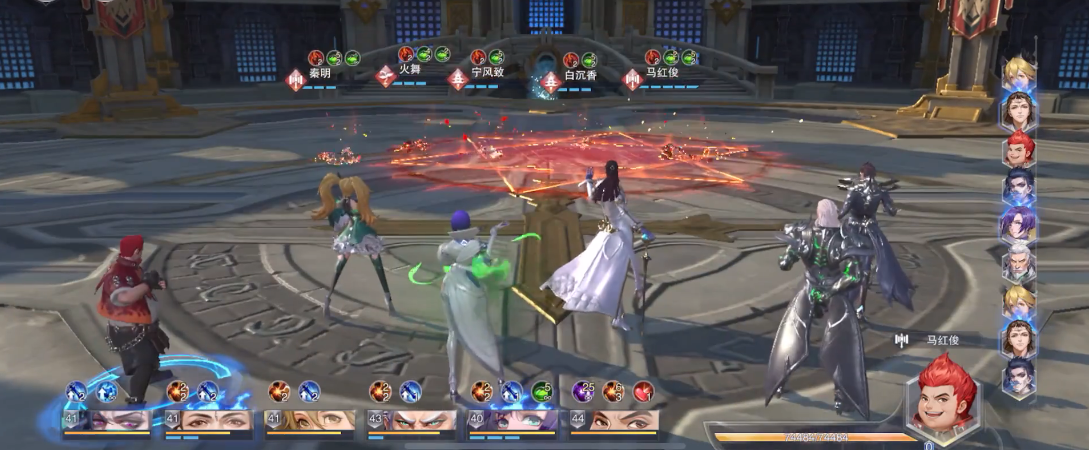This screenshot has width=1089, height=450.
Task: Select the level 44 hero portrait
Action: 614,420
